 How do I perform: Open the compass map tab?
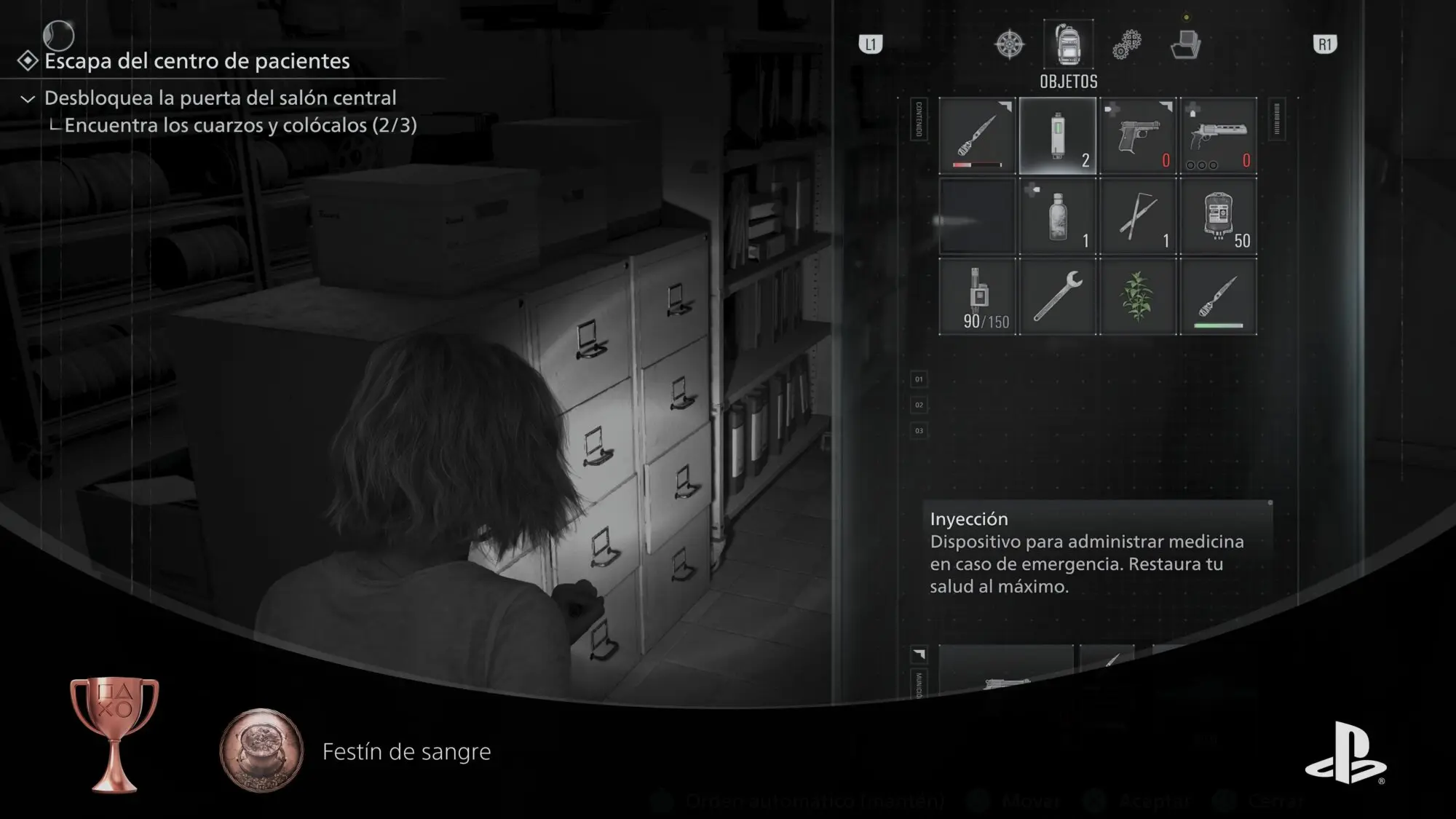point(1010,44)
